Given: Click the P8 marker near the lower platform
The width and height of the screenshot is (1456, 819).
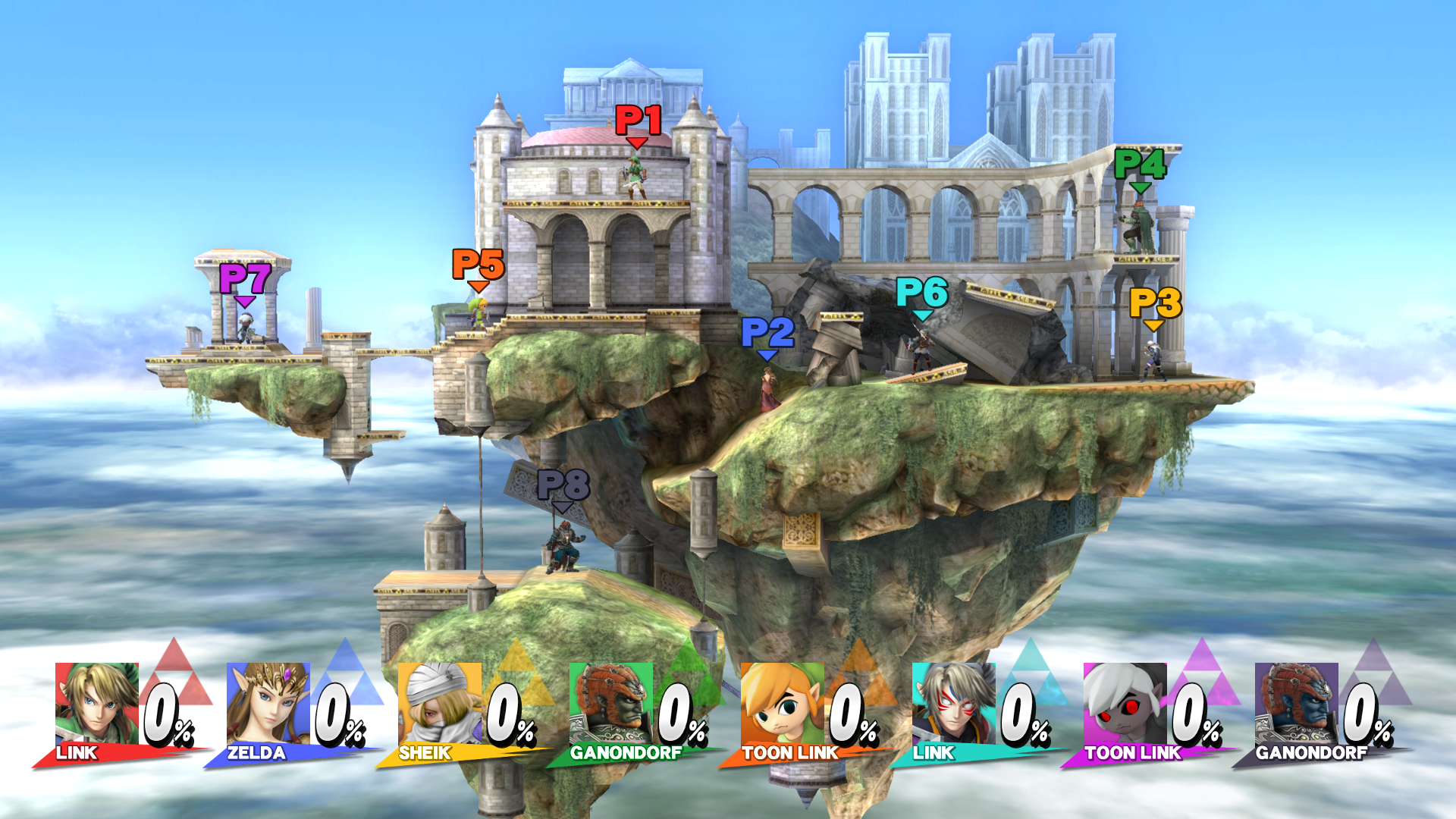Looking at the screenshot, I should click(565, 485).
